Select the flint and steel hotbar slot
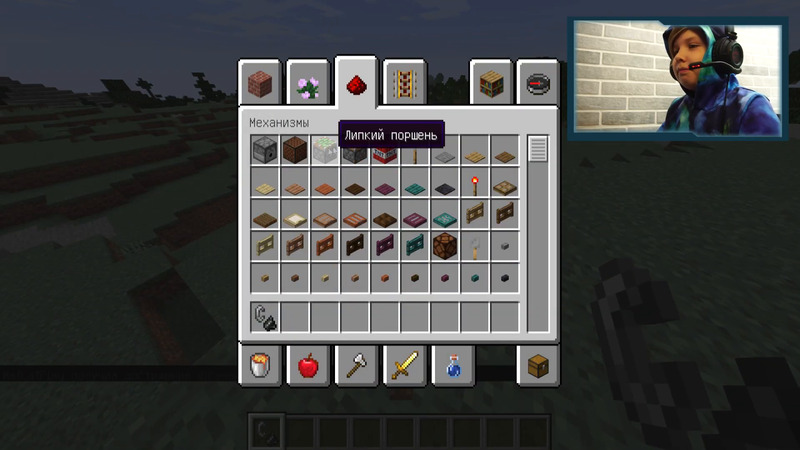 tap(265, 317)
